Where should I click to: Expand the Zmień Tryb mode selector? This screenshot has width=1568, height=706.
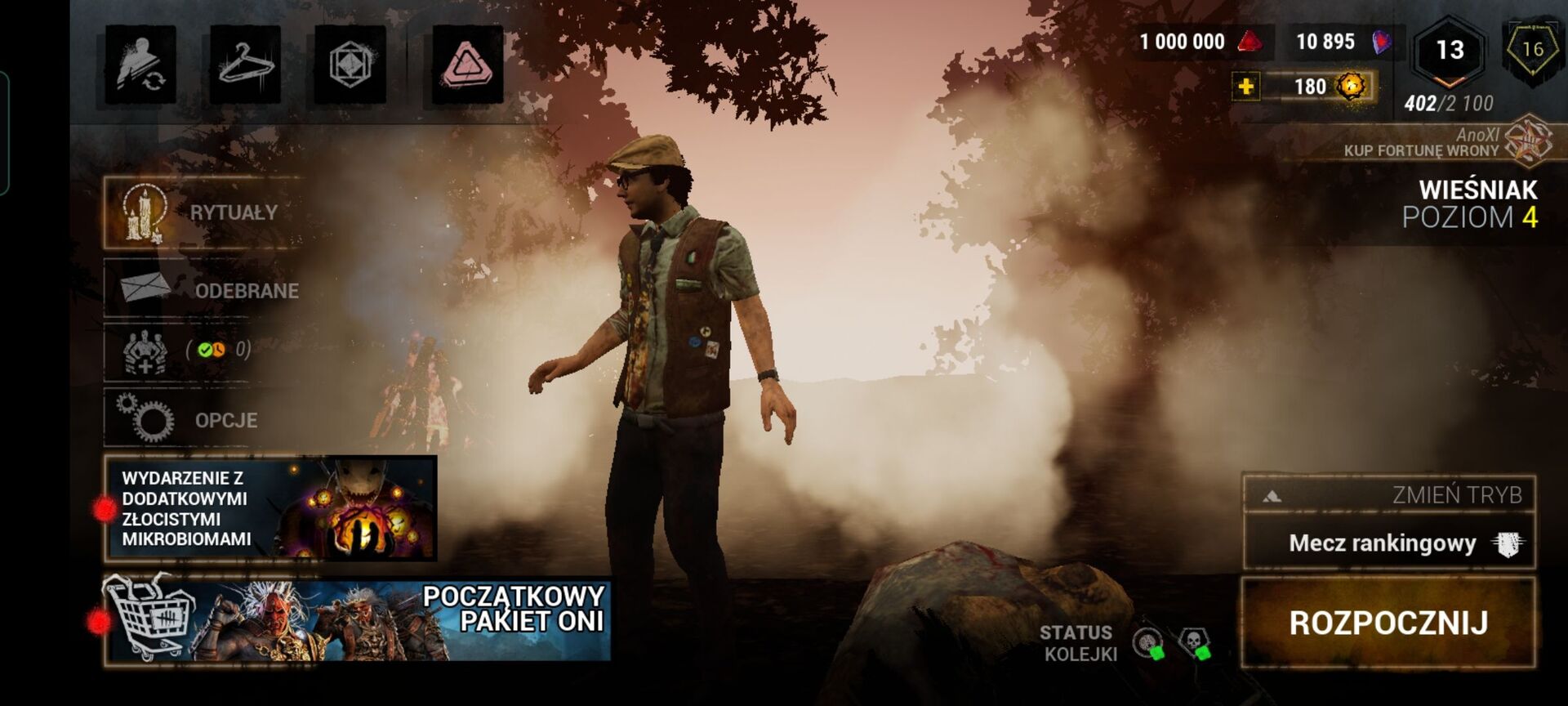pyautogui.click(x=1388, y=494)
